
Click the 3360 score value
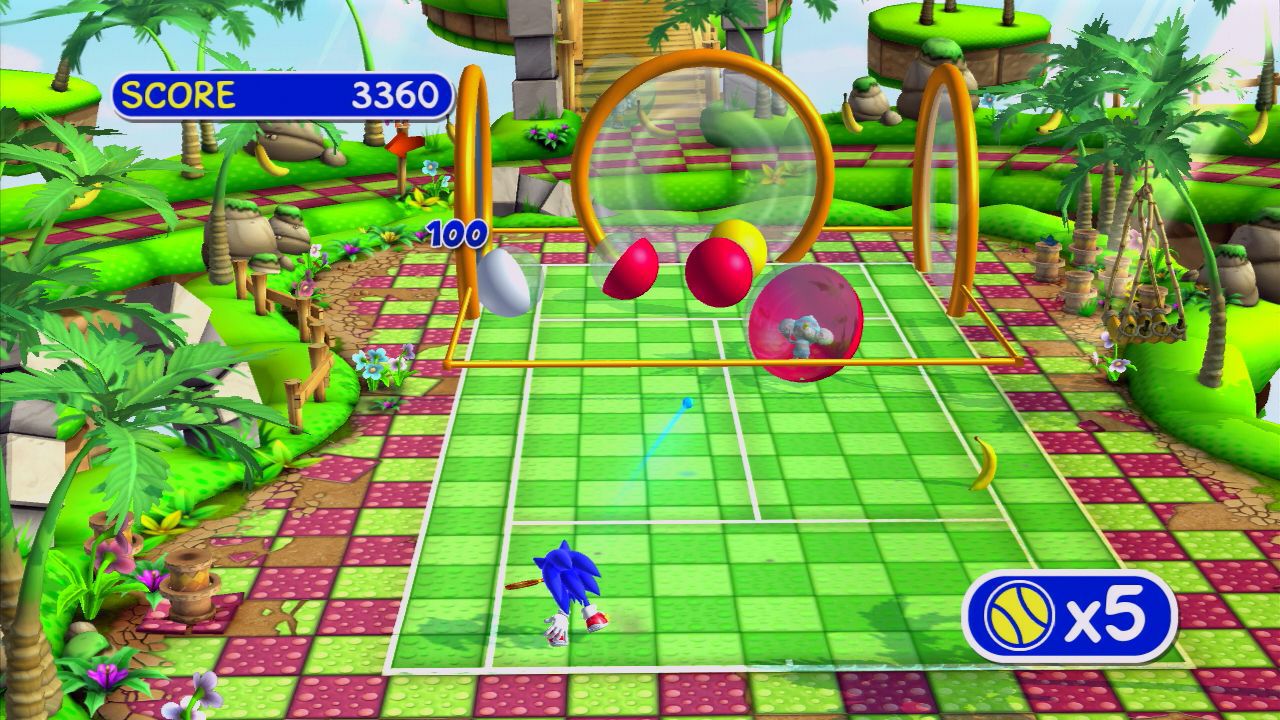click(x=394, y=95)
